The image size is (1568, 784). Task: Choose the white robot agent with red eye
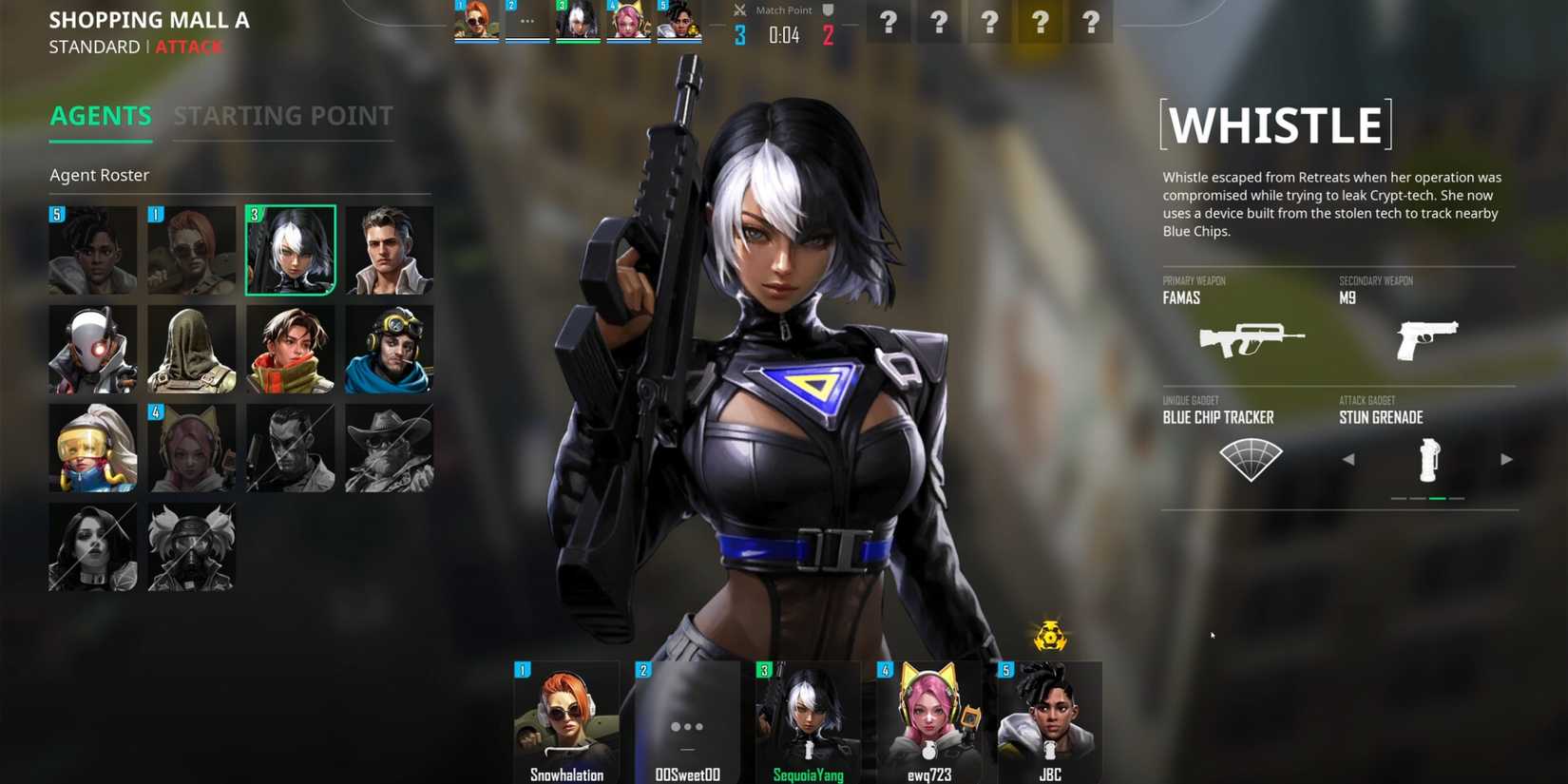click(x=93, y=349)
